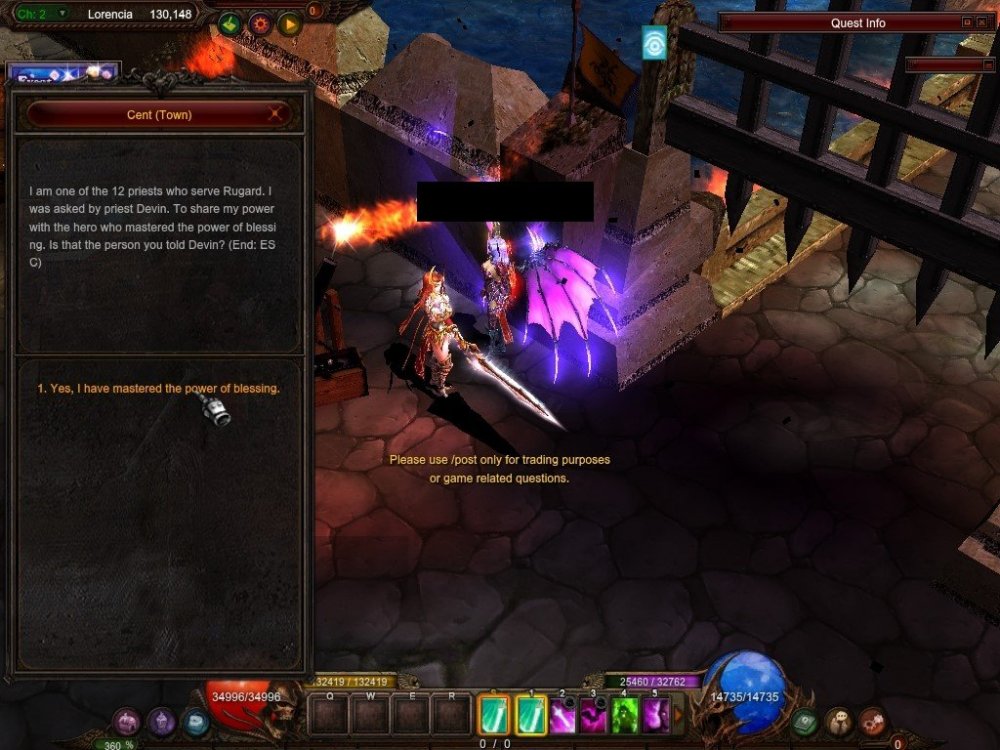This screenshot has width=1000, height=750.
Task: Click the green round menu button at bottom right
Action: click(x=805, y=720)
